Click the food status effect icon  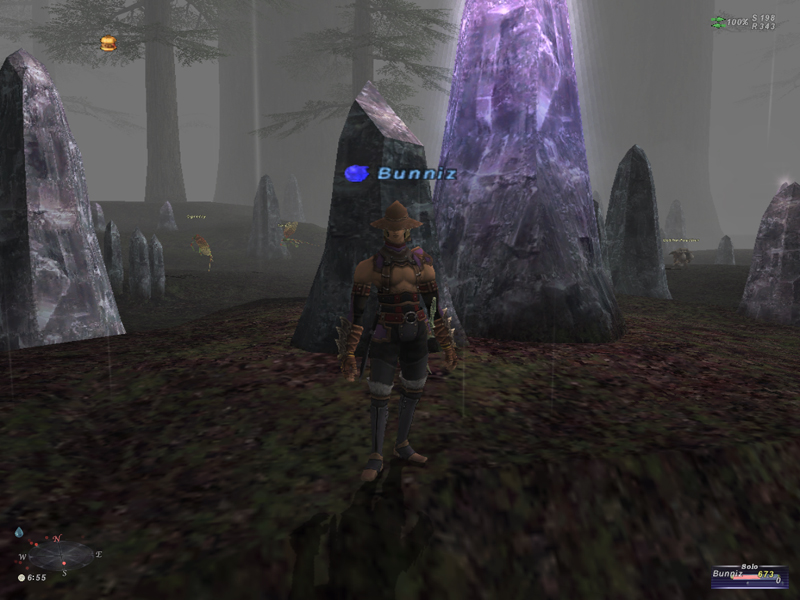(108, 43)
